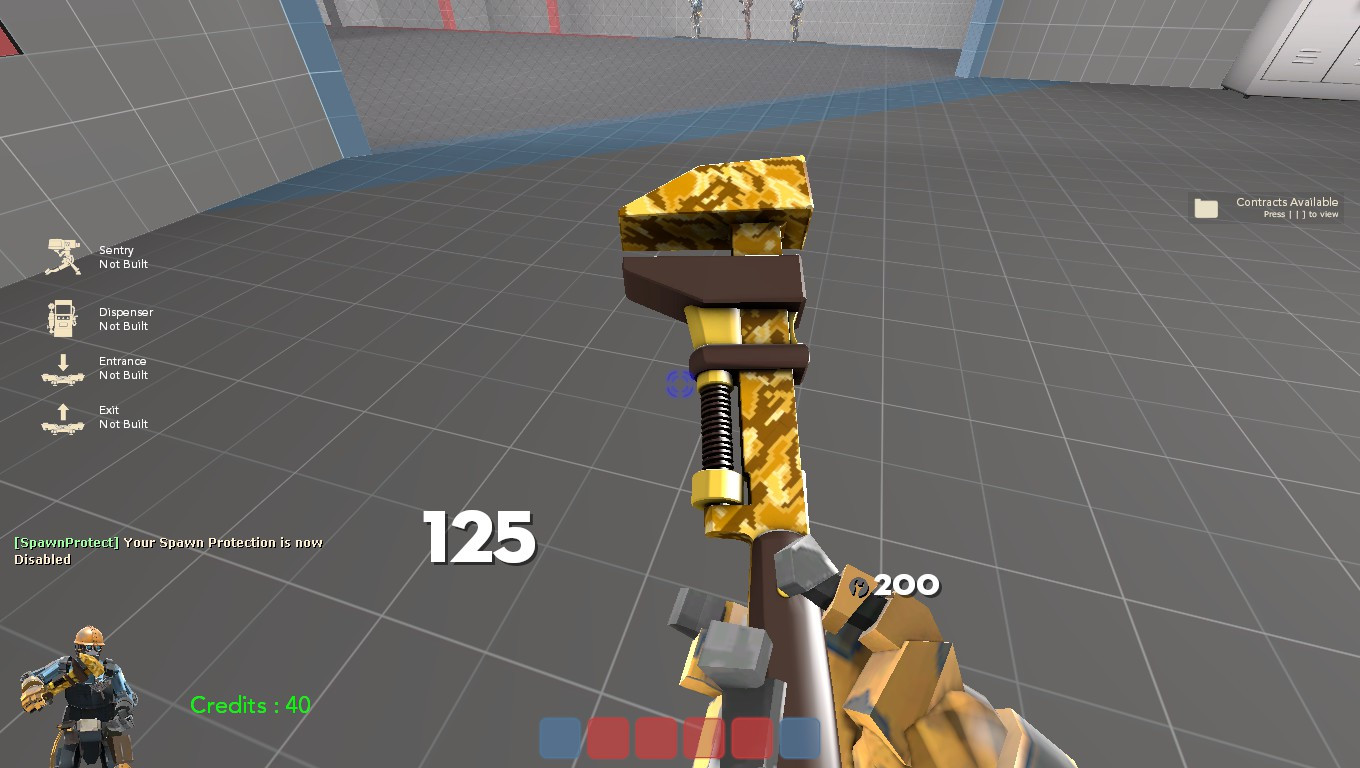Select the Credits entry
The image size is (1360, 768).
tap(249, 705)
